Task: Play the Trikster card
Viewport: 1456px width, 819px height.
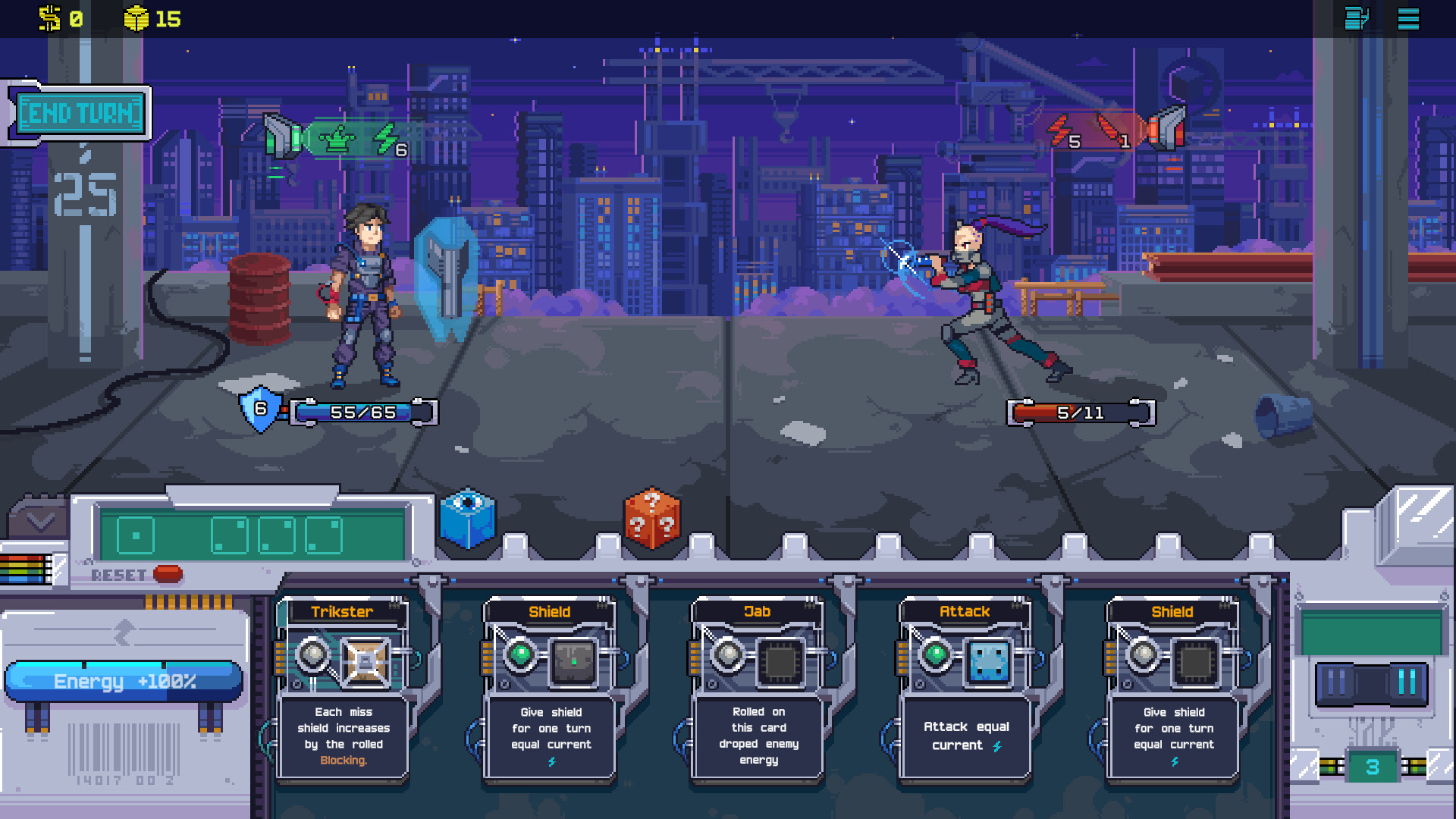Action: pyautogui.click(x=342, y=690)
